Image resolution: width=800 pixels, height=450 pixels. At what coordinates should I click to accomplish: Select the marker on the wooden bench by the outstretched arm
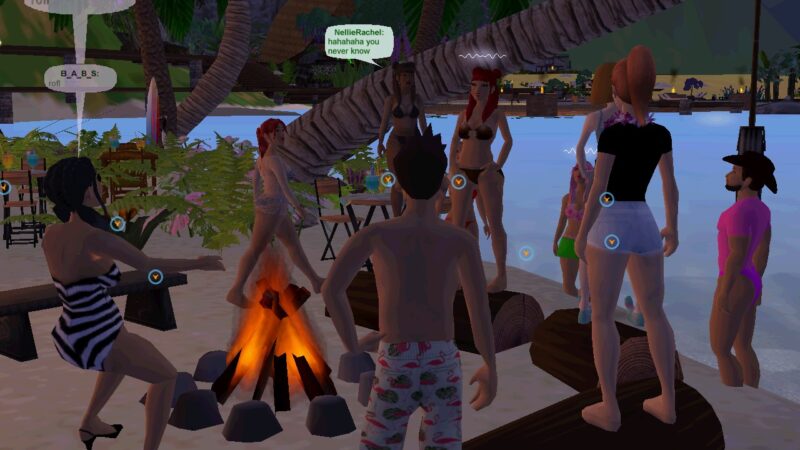(x=155, y=276)
